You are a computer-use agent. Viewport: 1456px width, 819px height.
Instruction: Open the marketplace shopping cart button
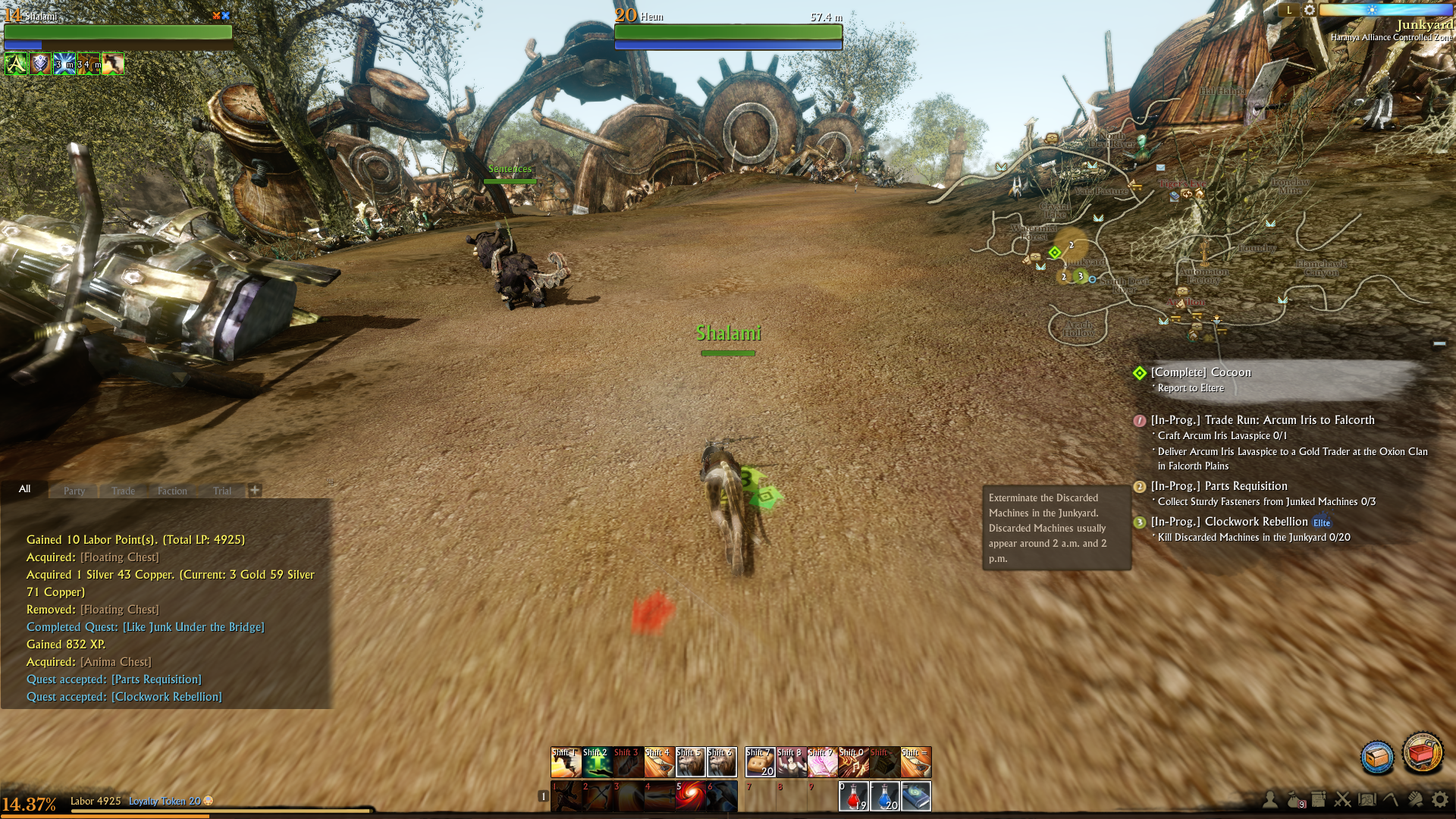[1423, 753]
